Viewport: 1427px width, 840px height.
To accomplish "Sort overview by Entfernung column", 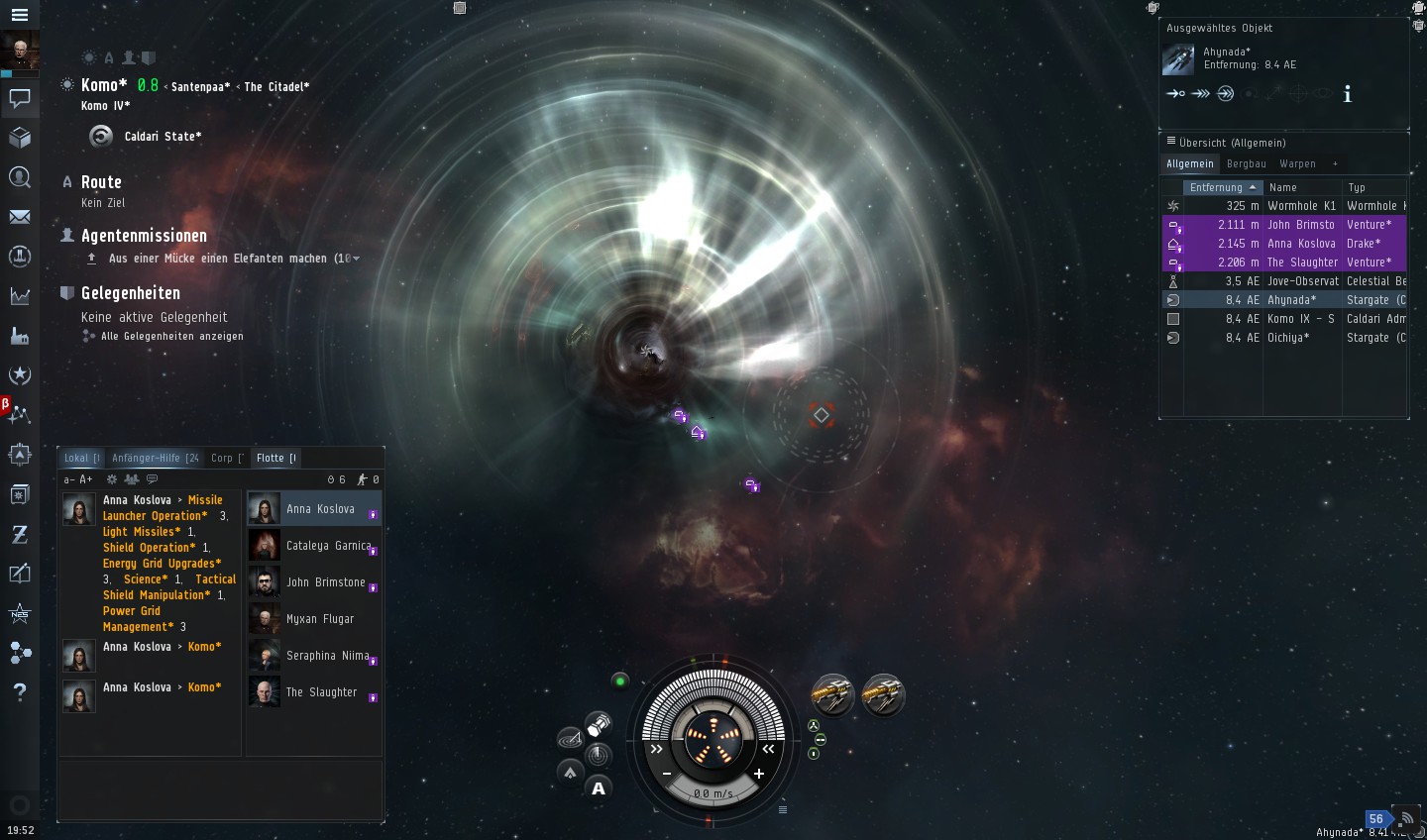I will [x=1222, y=187].
